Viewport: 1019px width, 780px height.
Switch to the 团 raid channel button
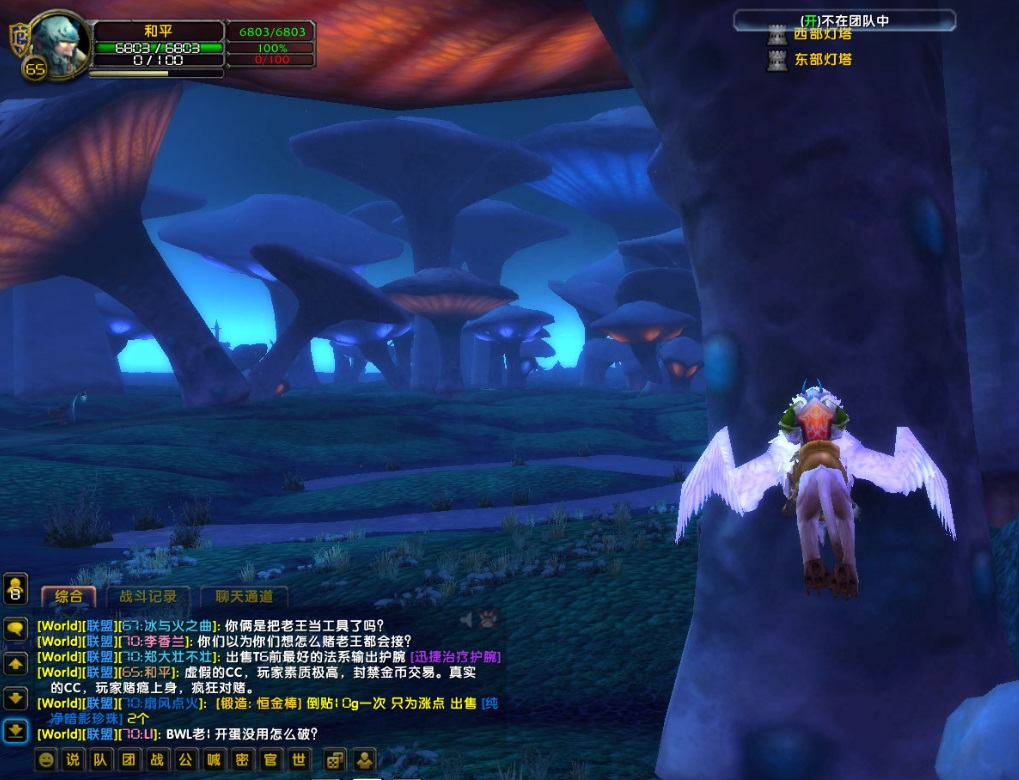128,759
